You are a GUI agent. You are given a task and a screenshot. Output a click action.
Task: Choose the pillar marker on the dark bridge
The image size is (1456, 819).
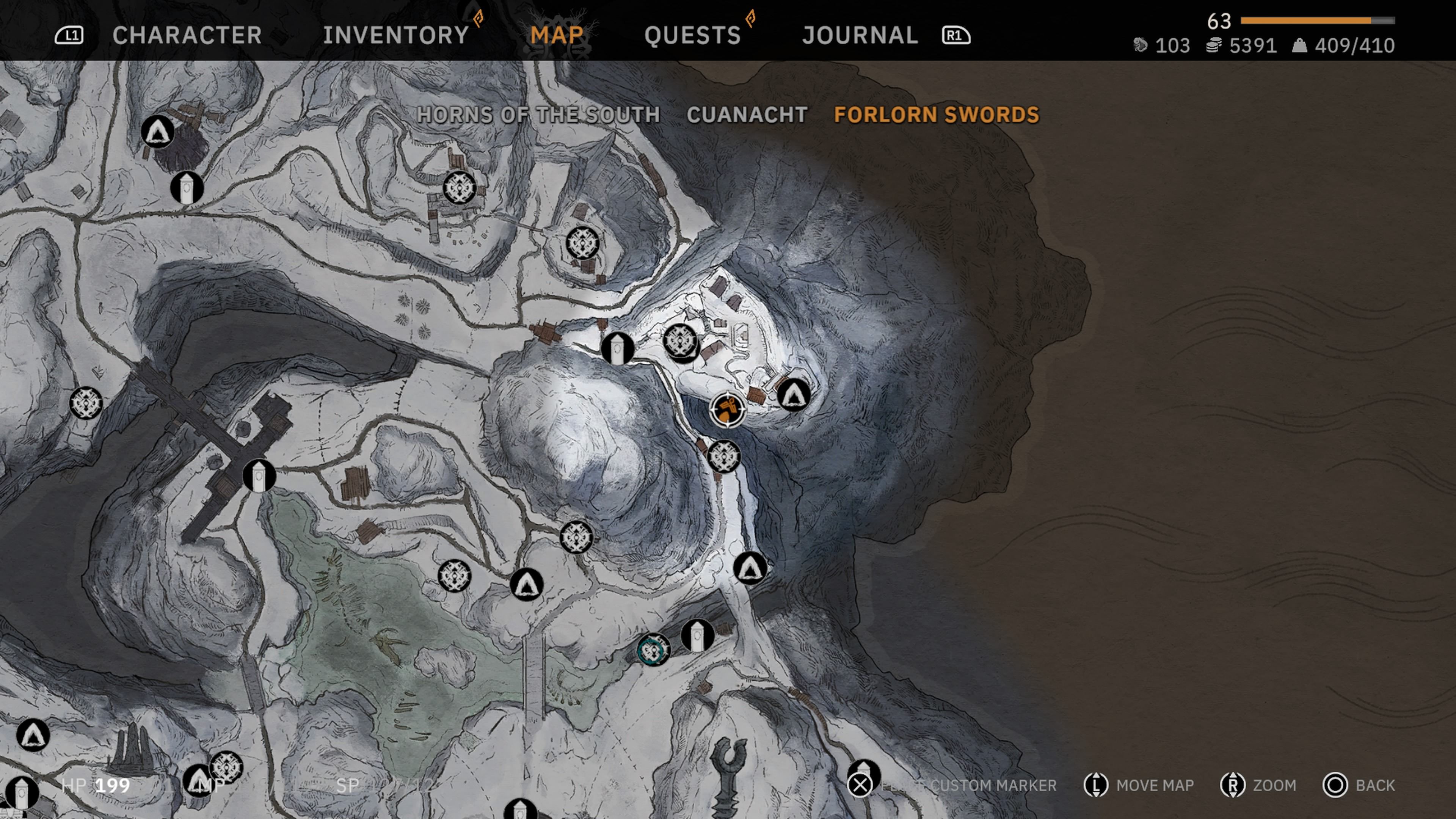click(x=259, y=476)
